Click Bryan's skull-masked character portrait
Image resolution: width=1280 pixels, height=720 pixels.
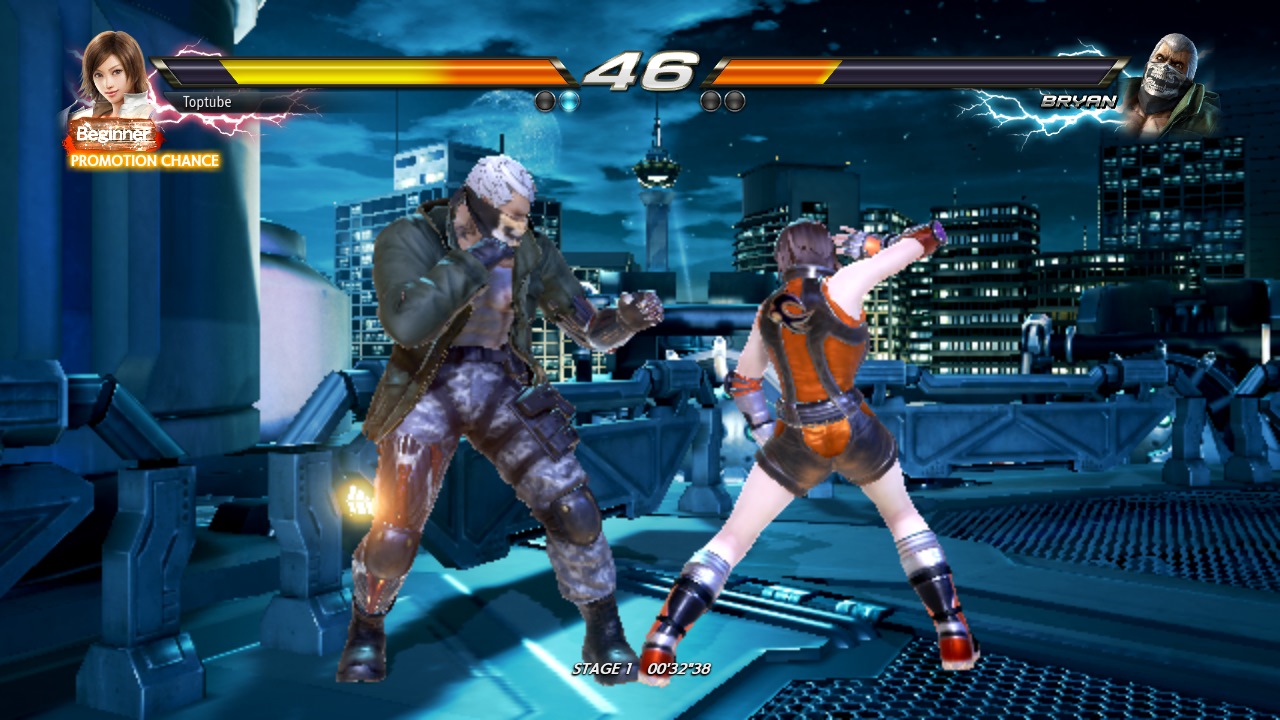click(1169, 82)
